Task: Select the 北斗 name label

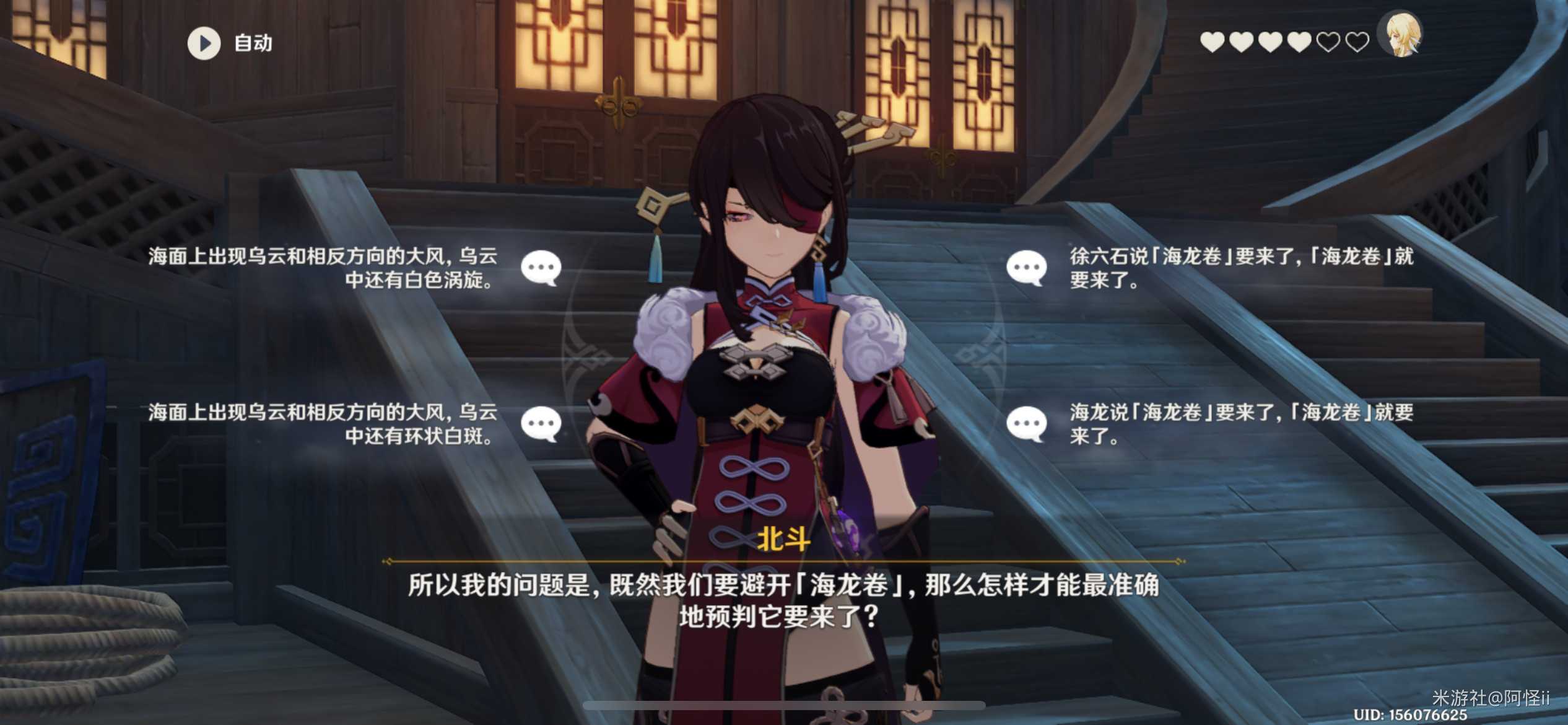Action: (783, 540)
